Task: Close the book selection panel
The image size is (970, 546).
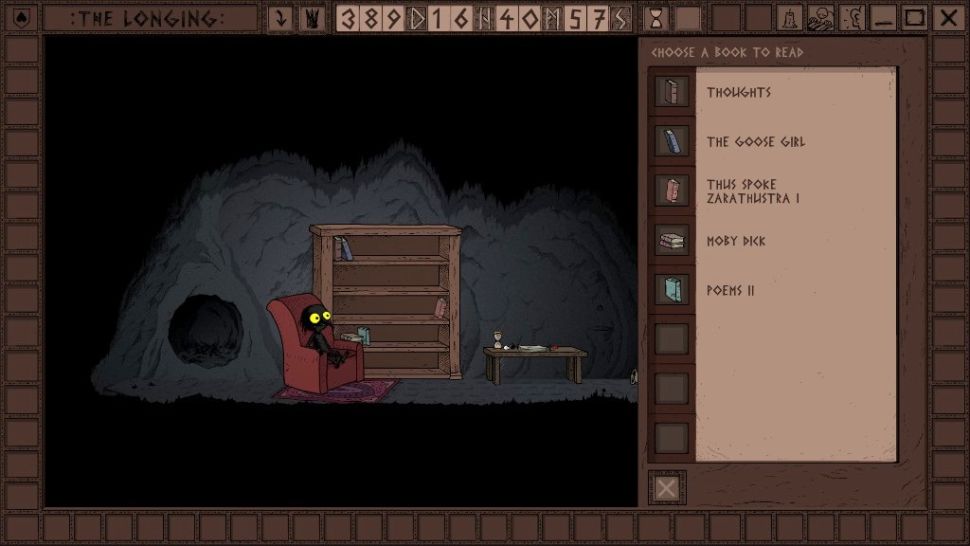Action: point(666,488)
